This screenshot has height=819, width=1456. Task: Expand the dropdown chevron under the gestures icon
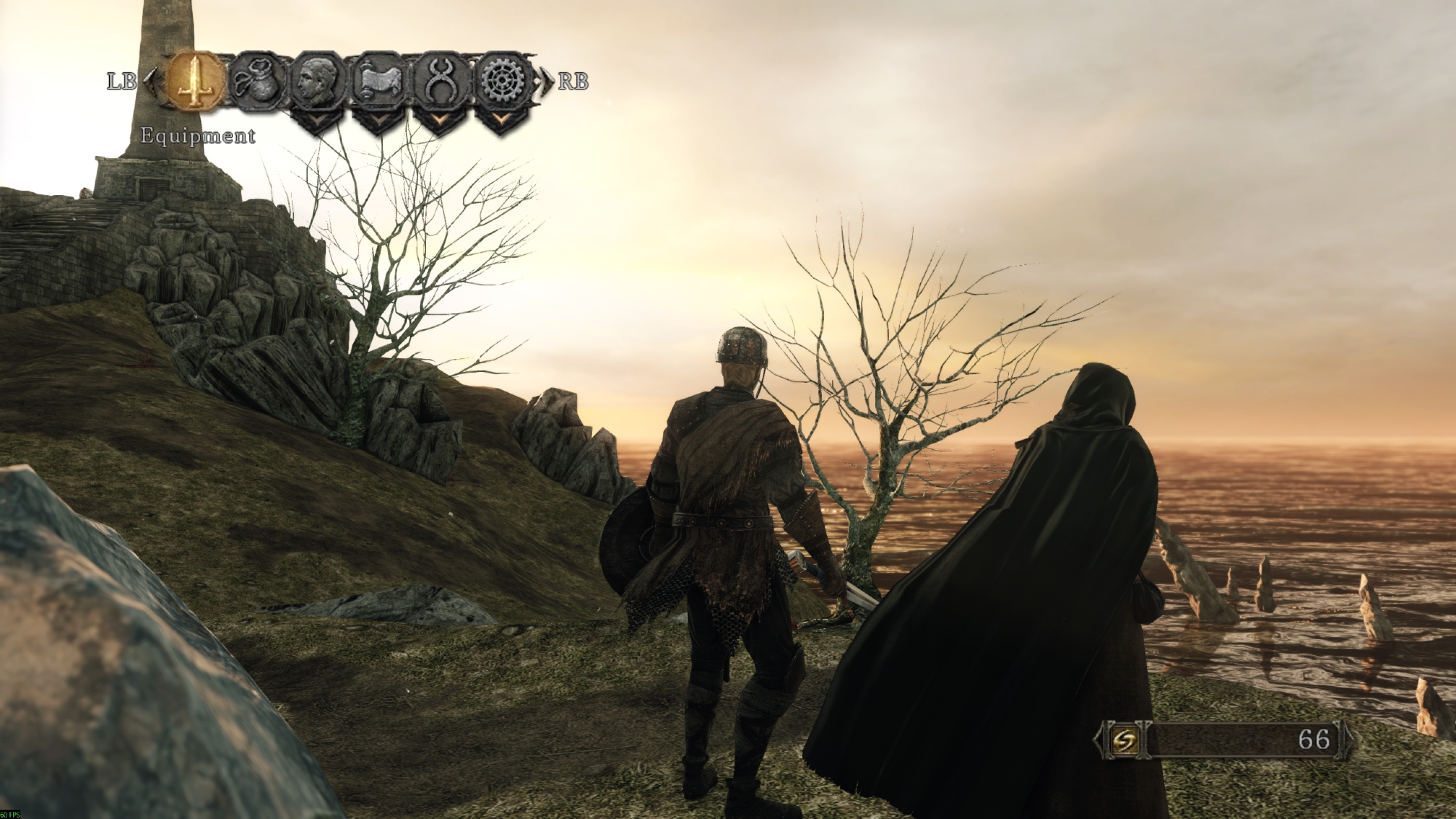pos(440,120)
